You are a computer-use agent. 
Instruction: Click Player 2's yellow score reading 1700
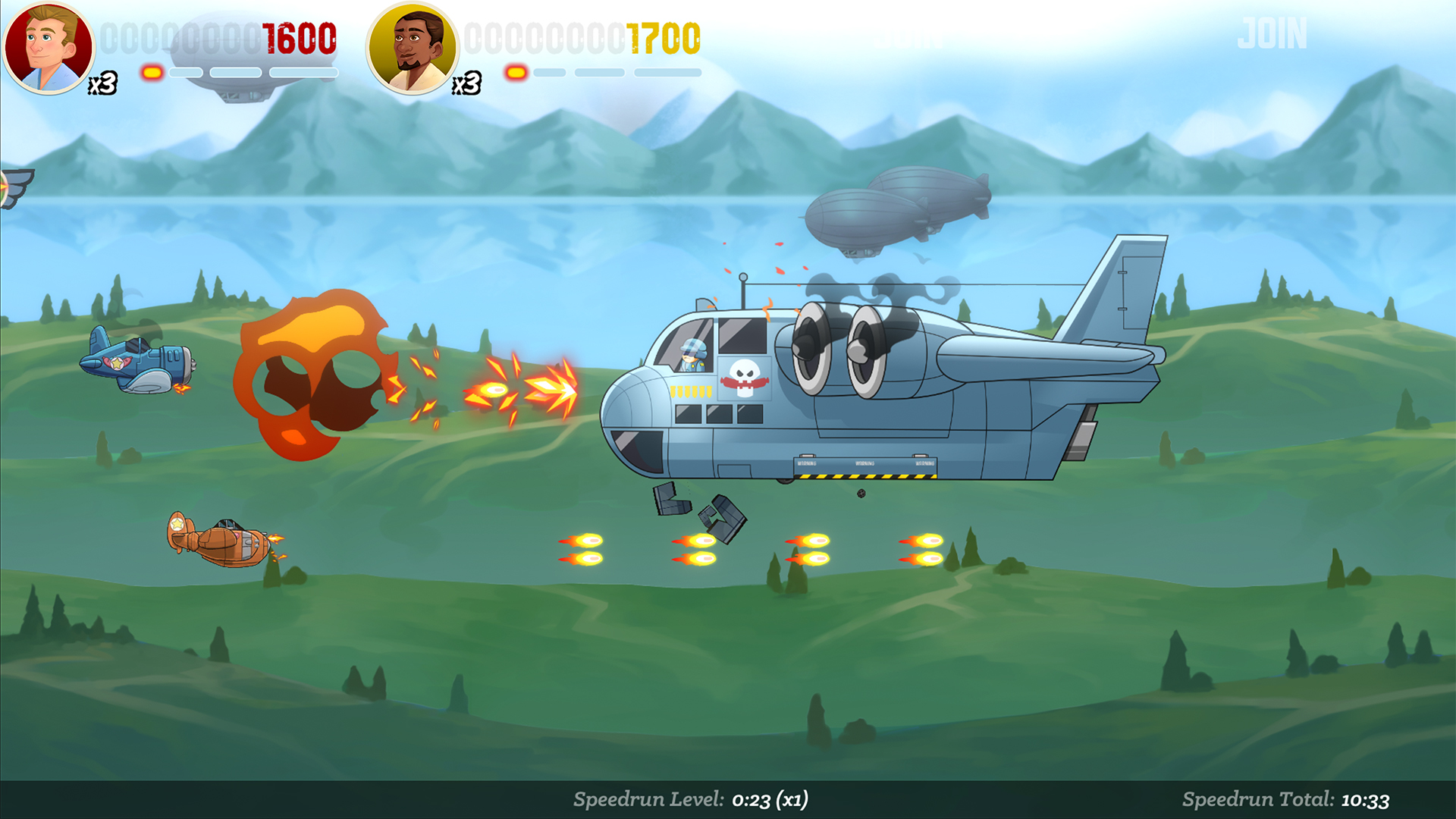(662, 37)
